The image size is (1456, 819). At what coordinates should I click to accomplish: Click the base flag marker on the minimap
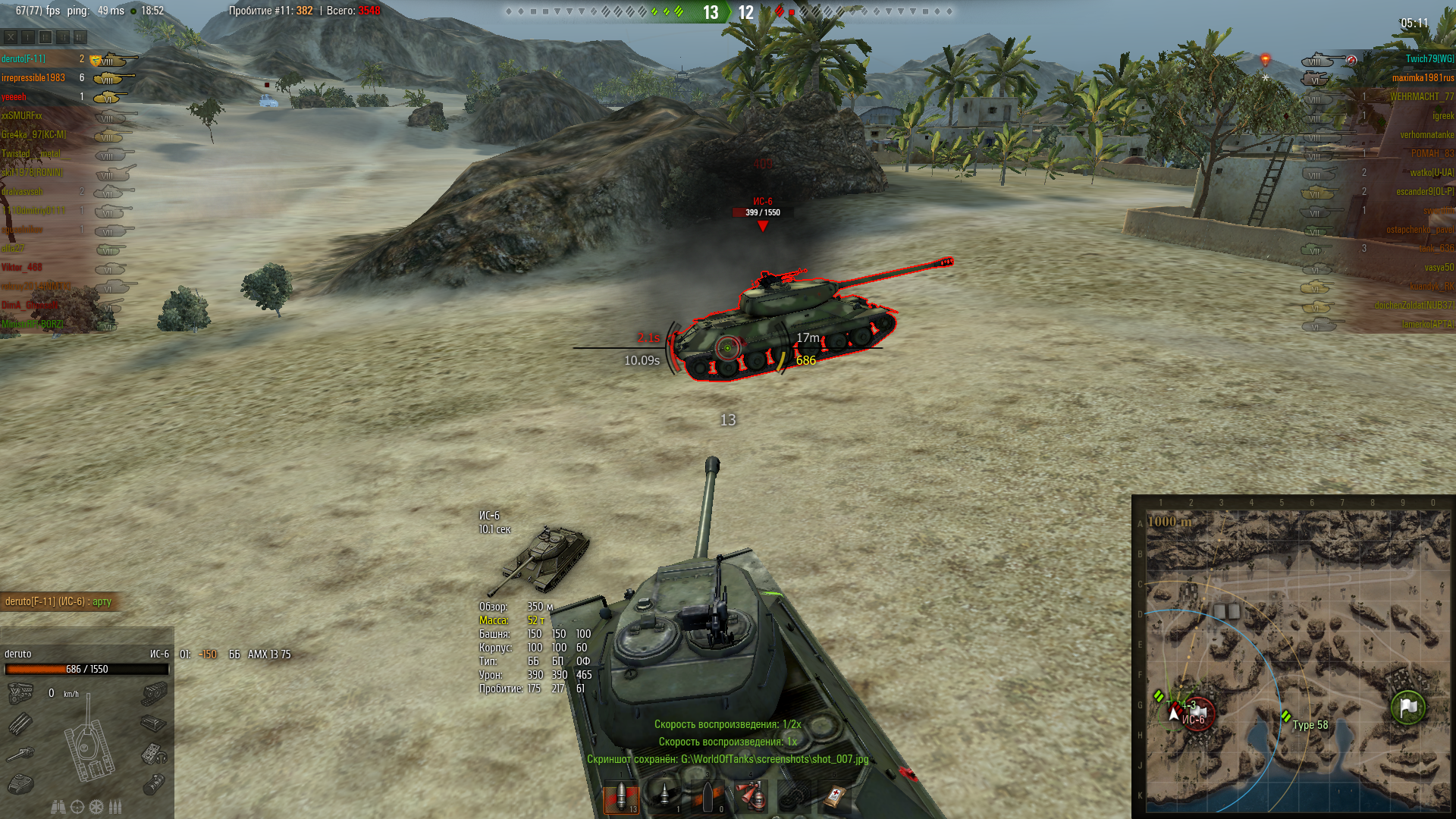[x=1408, y=707]
